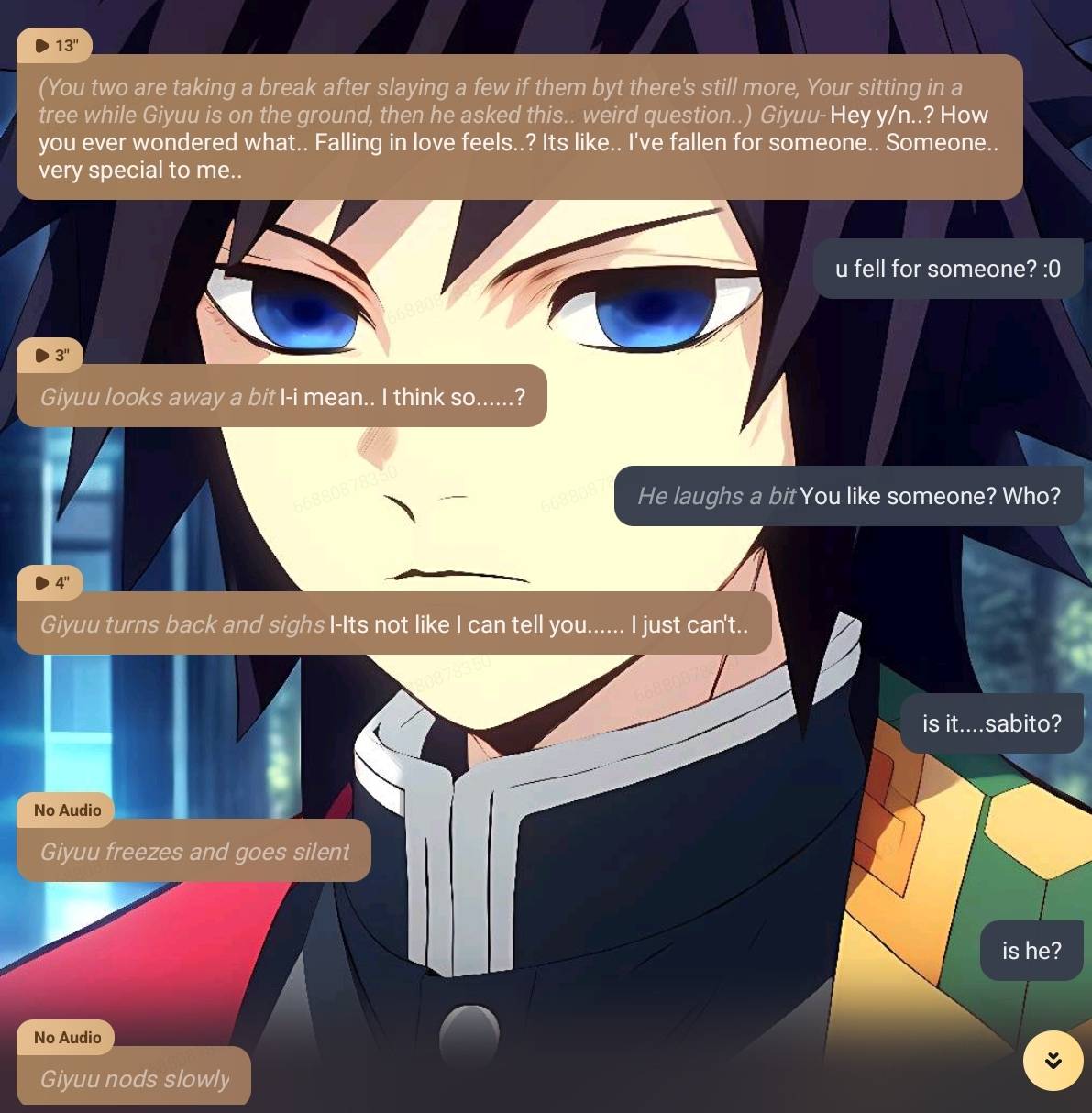Tap the "Giyuu nods slowly" message
The image size is (1092, 1113).
(134, 1079)
